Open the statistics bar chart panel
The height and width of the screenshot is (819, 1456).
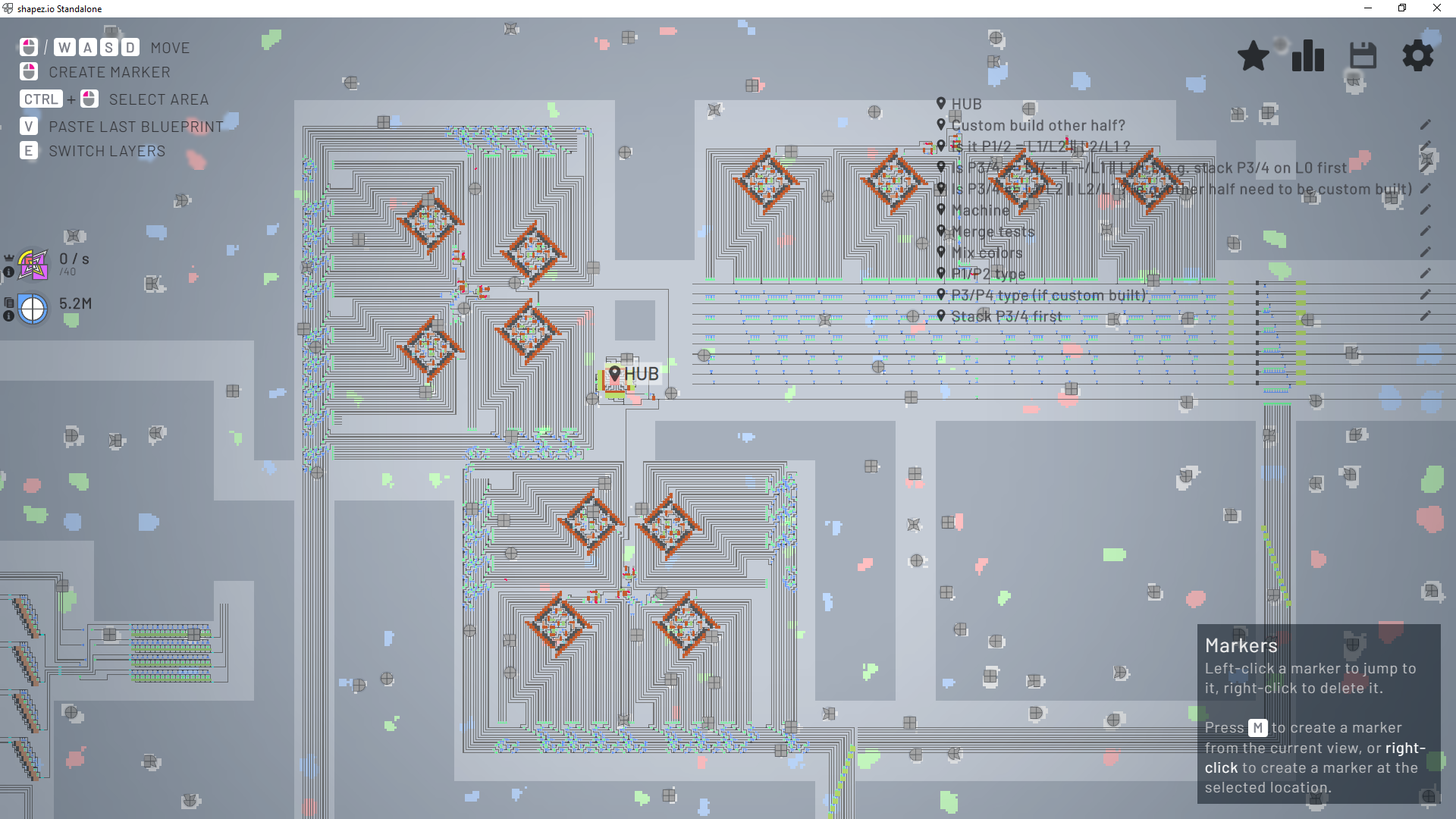pos(1307,55)
